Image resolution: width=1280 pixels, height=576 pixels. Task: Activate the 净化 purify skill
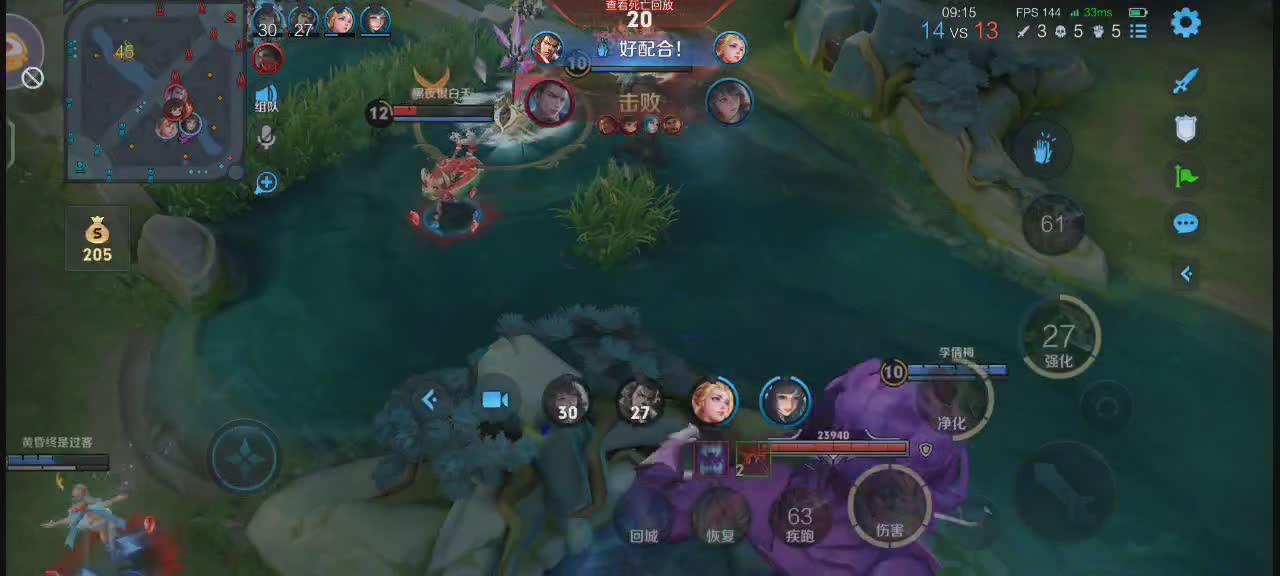pos(951,405)
